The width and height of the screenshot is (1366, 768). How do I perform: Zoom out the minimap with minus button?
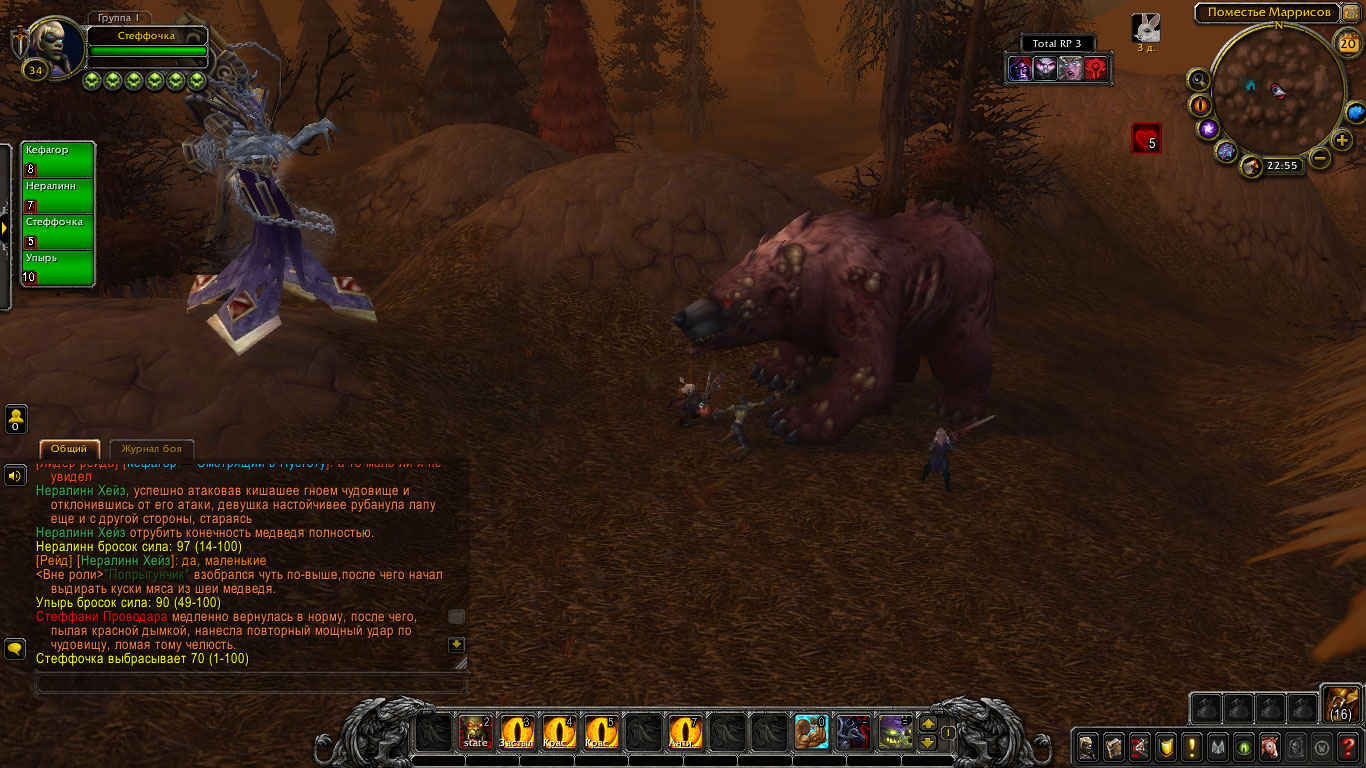[1320, 158]
